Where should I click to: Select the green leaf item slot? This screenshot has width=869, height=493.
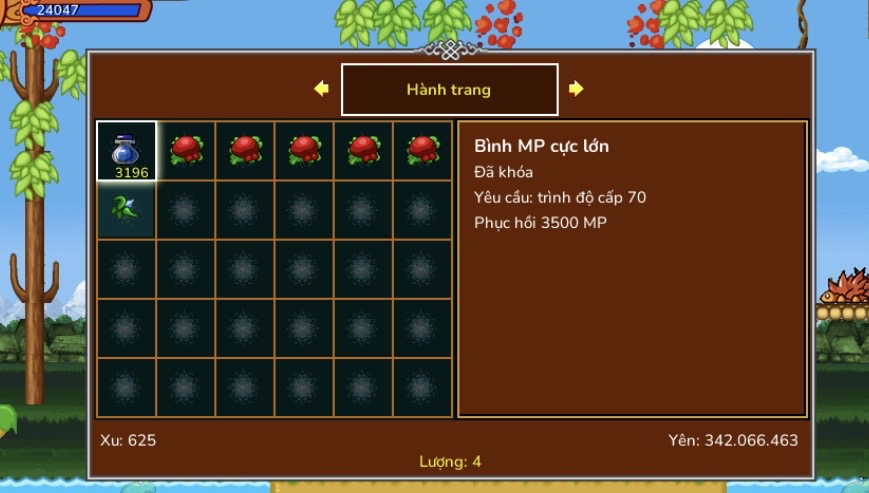pos(127,209)
